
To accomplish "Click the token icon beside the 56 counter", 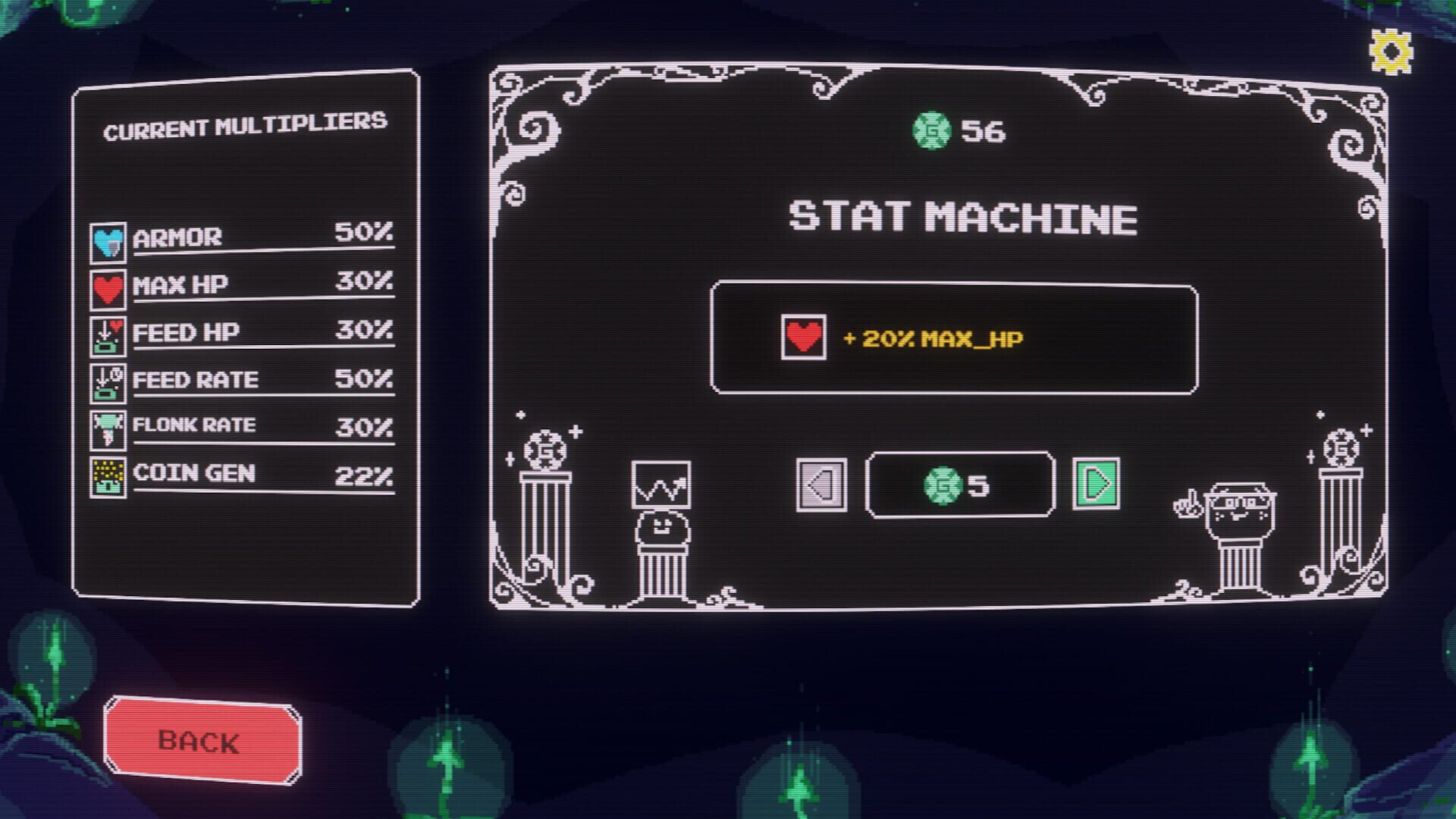I will click(x=930, y=129).
